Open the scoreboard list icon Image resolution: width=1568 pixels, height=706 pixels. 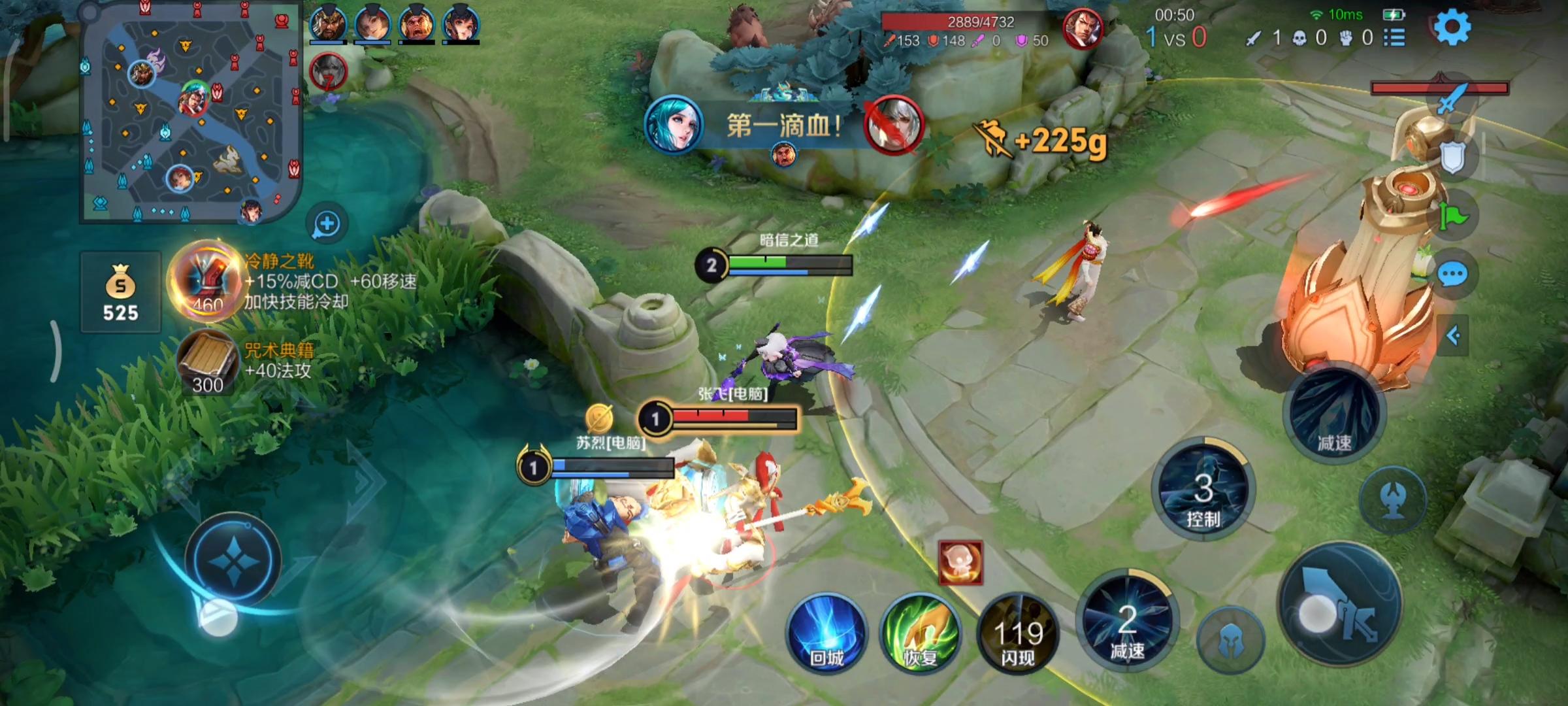tap(1394, 38)
